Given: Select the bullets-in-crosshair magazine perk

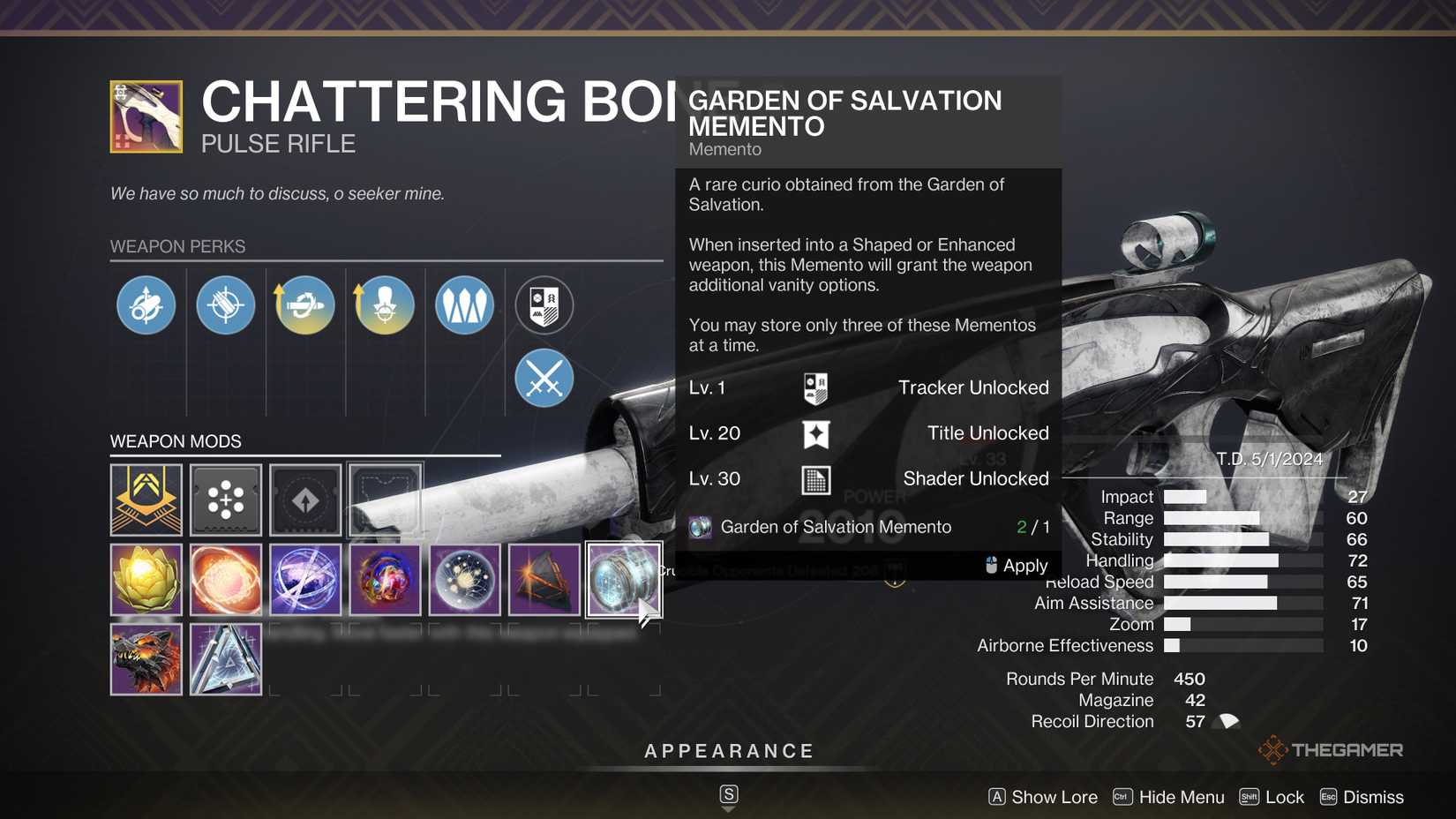Looking at the screenshot, I should pos(225,304).
